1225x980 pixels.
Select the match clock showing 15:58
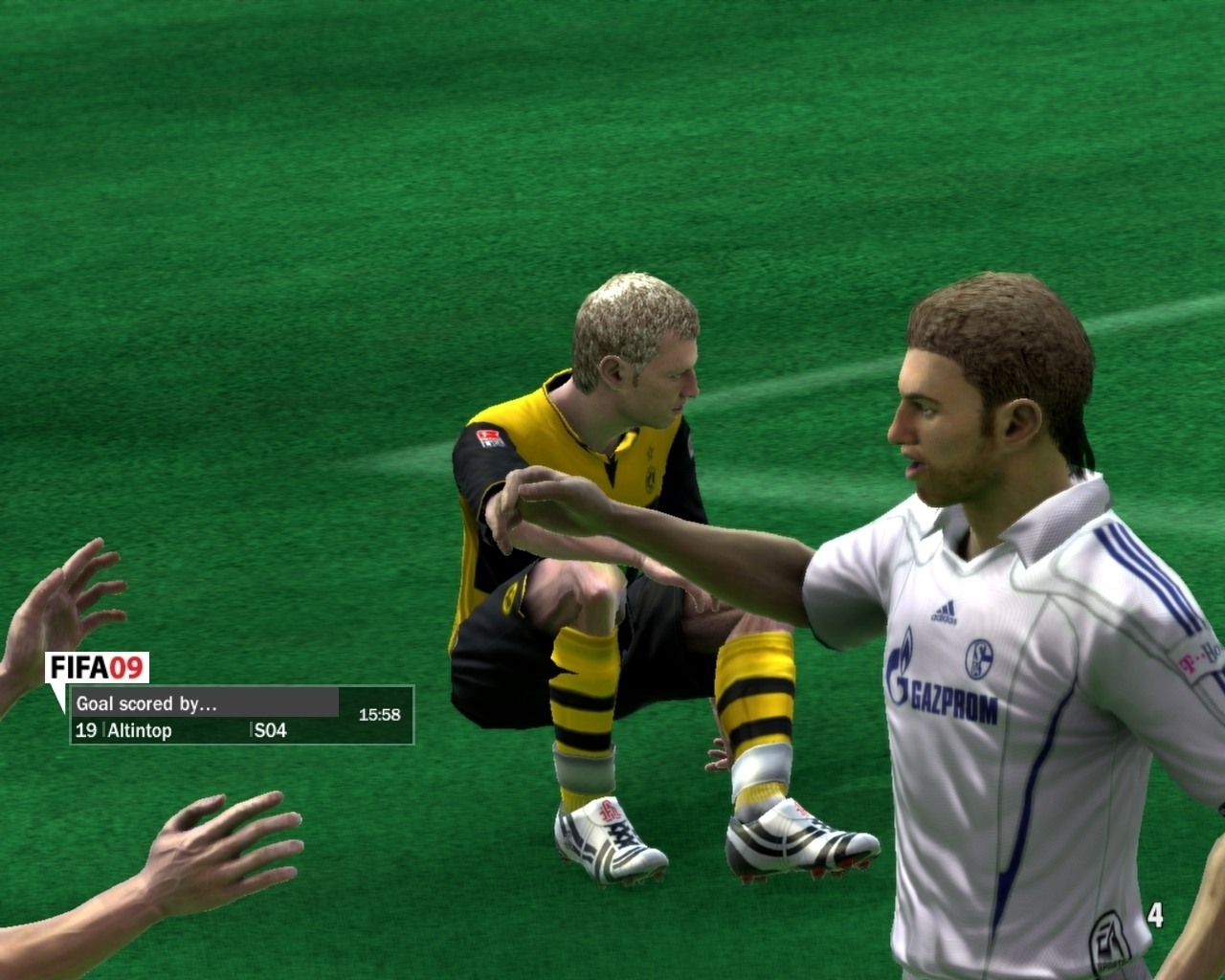pos(380,713)
